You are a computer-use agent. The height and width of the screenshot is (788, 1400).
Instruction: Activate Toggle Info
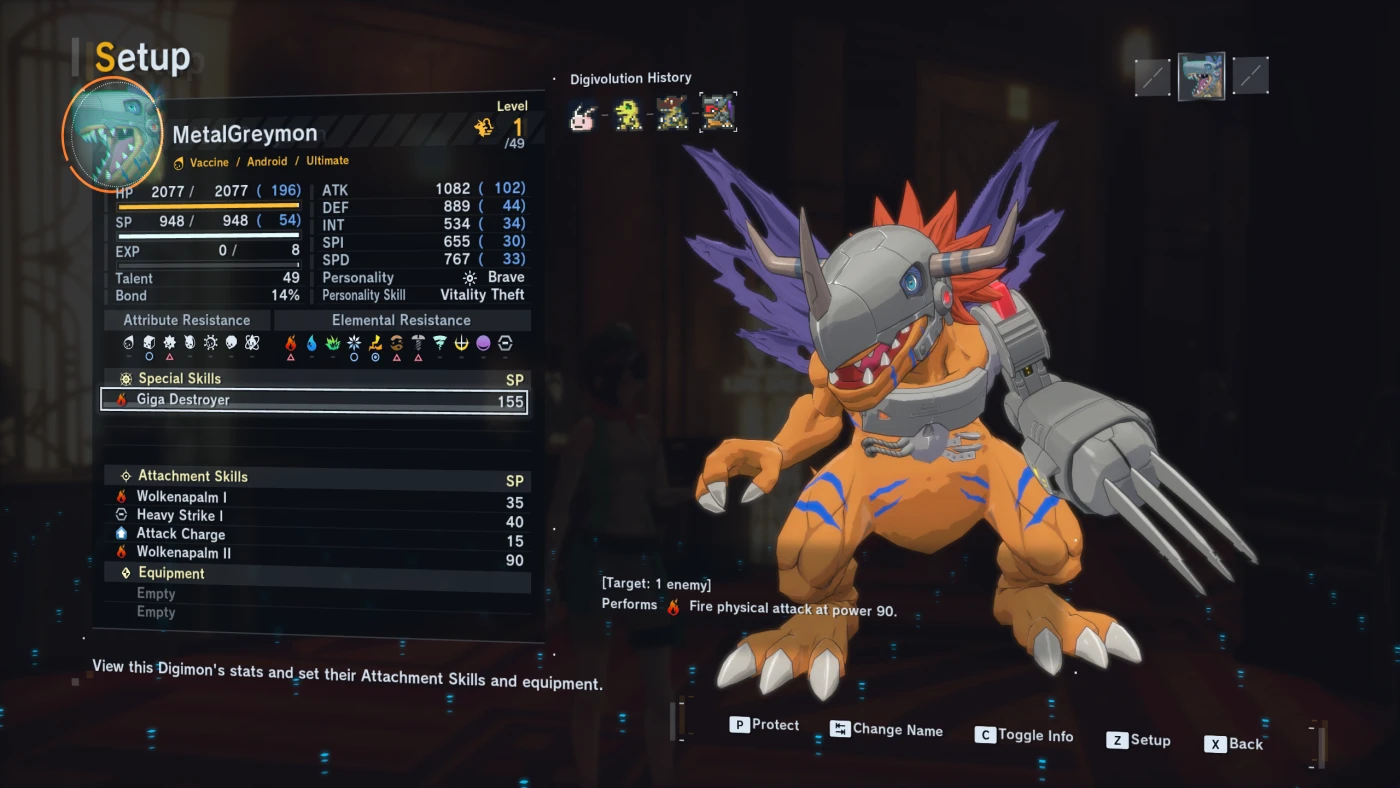[1024, 735]
